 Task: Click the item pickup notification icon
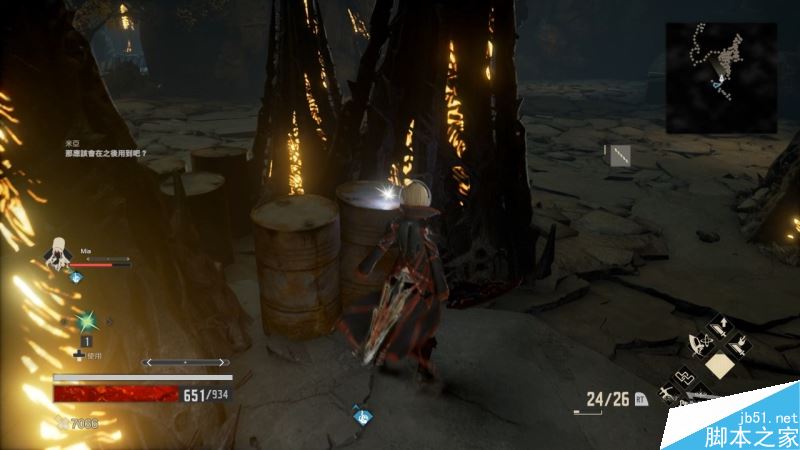coord(618,155)
